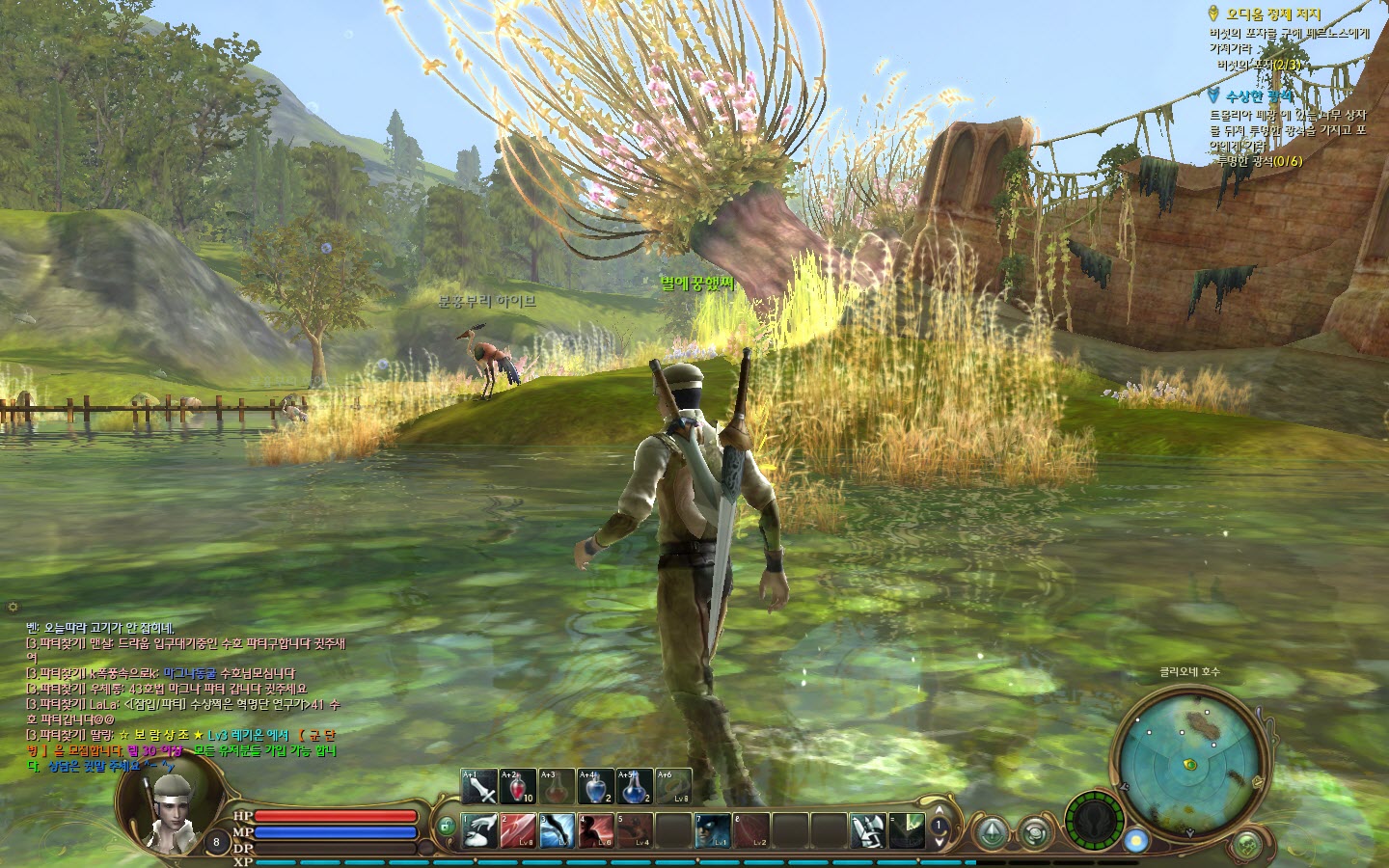The width and height of the screenshot is (1389, 868).
Task: Switch hotbar page with the down arrow
Action: (x=939, y=843)
